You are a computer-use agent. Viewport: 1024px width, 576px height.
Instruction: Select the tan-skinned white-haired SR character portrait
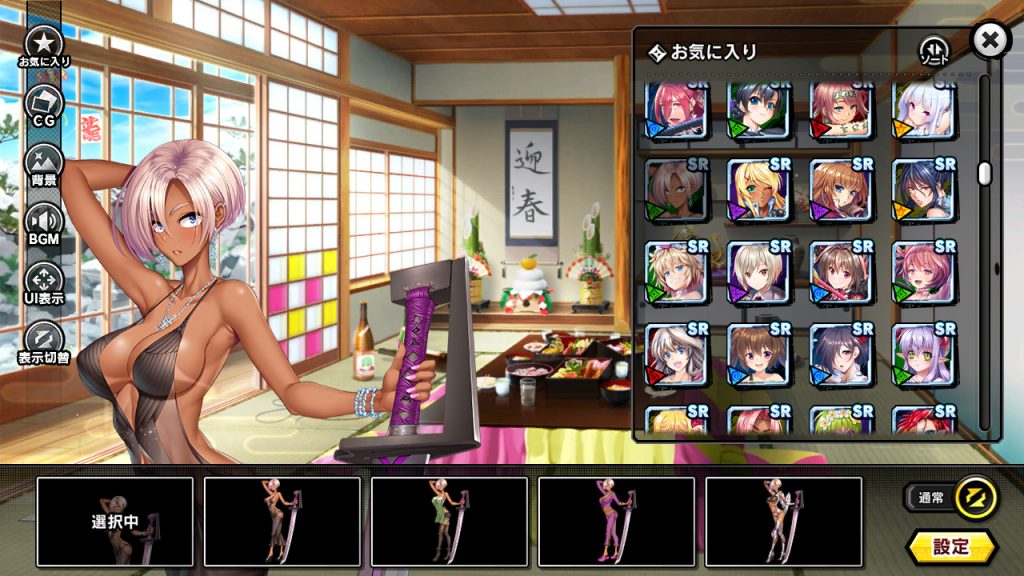point(676,190)
